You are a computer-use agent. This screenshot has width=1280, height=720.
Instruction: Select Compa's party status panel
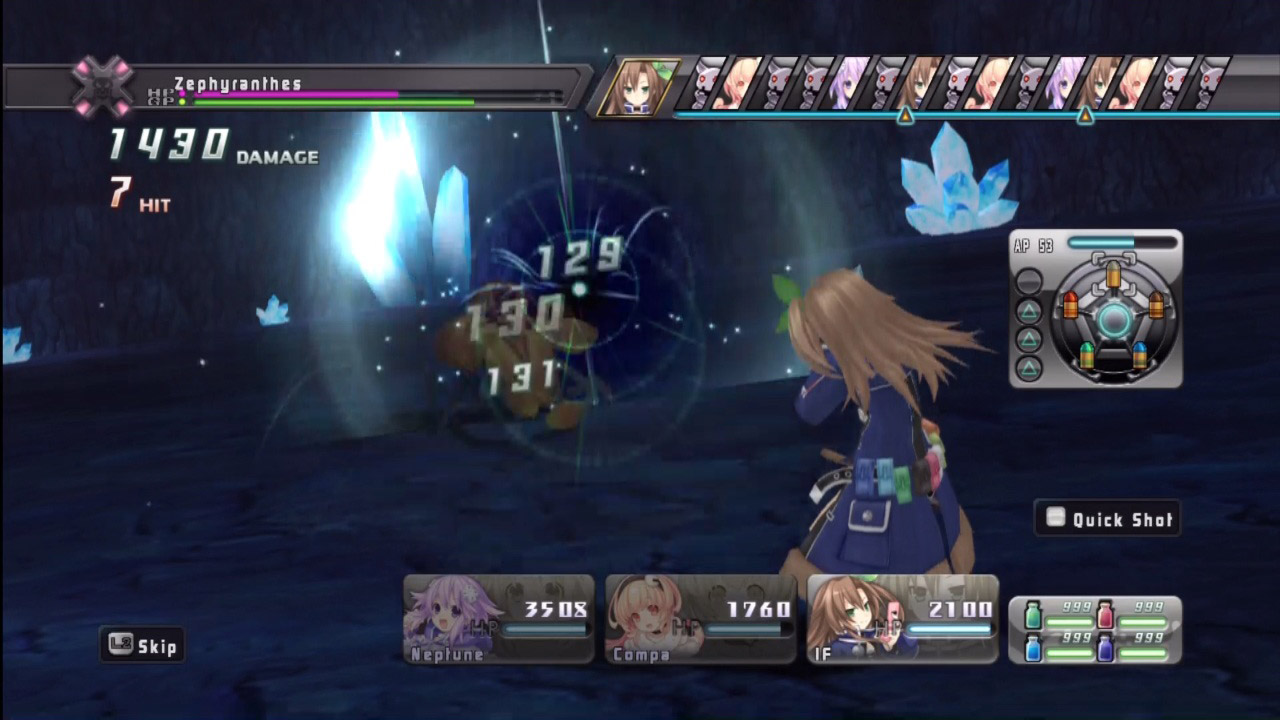tap(700, 619)
